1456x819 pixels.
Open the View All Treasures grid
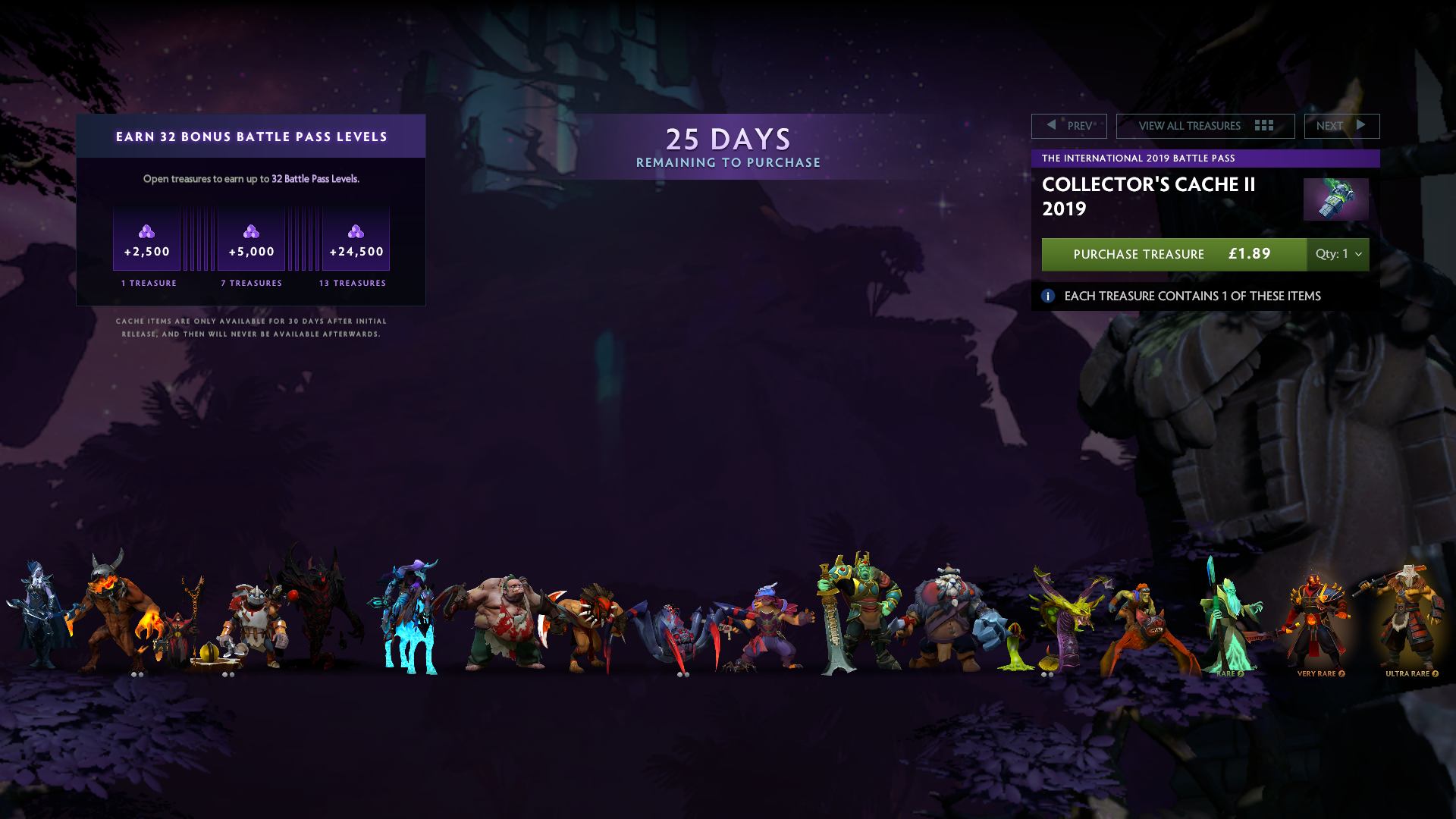click(x=1204, y=126)
